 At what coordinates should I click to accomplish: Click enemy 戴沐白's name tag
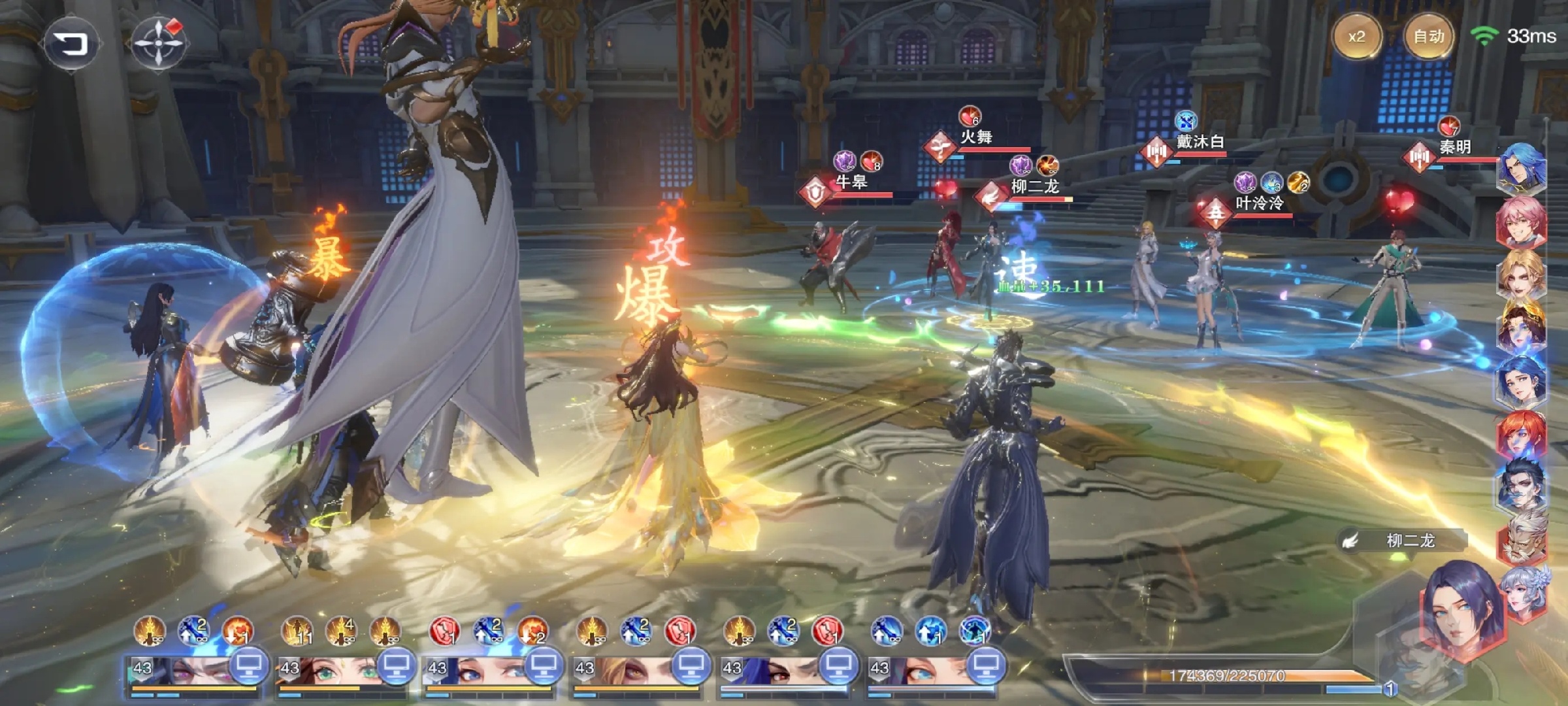point(1200,141)
